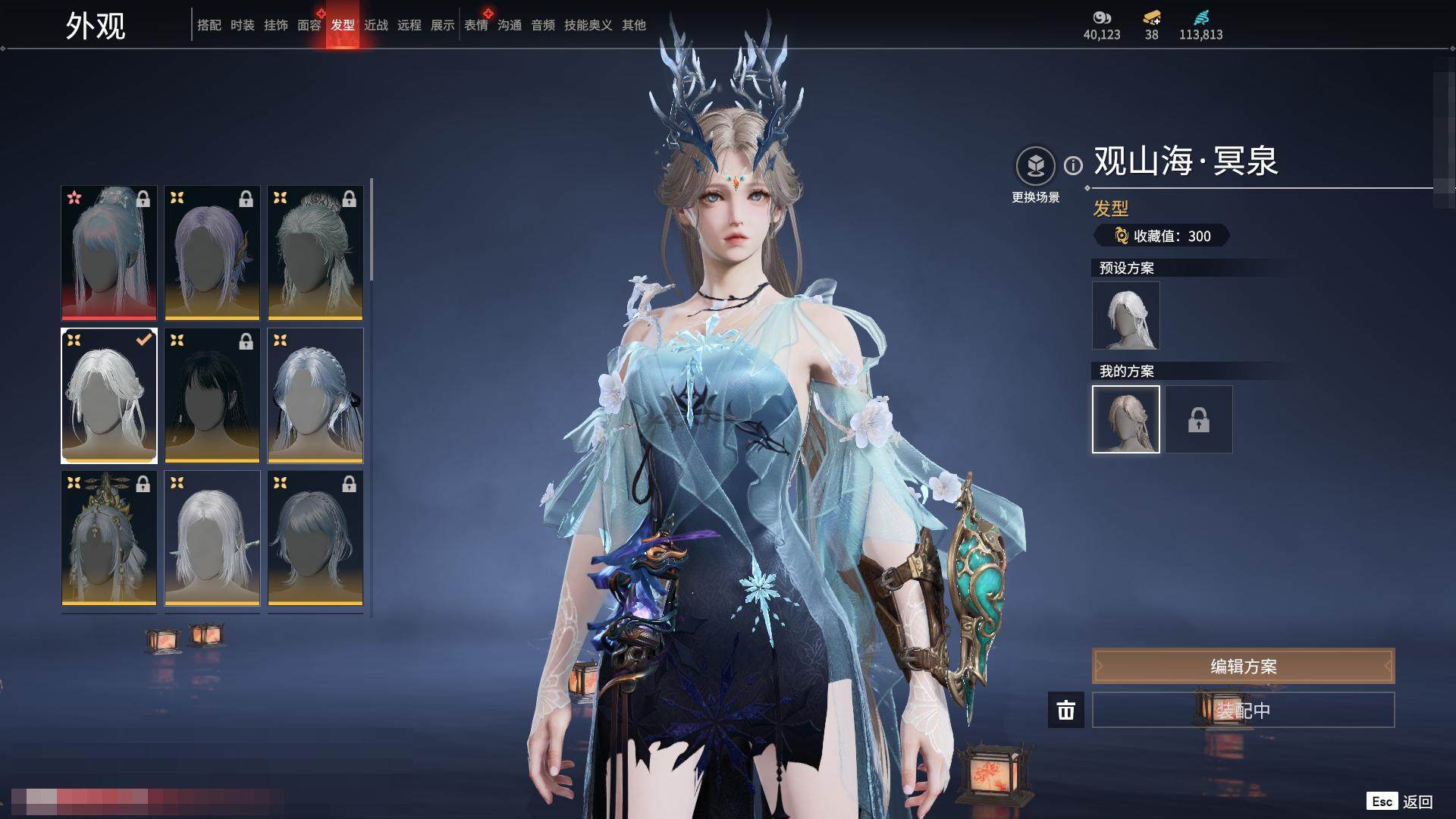Screen dimensions: 1456x819
Task: Open the 表情 emote tab
Action: 475,25
